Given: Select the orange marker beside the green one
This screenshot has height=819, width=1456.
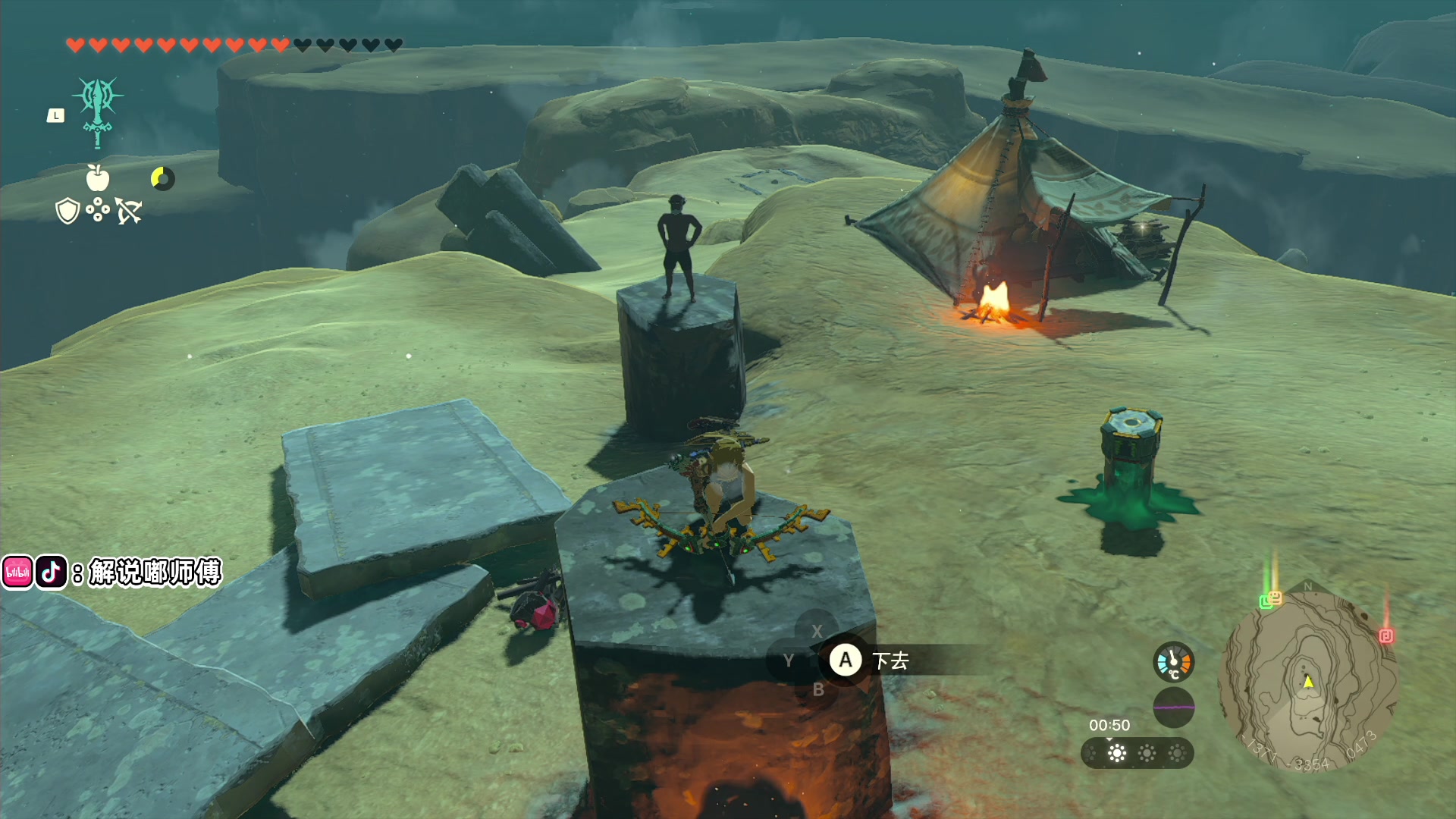Looking at the screenshot, I should 1276,597.
